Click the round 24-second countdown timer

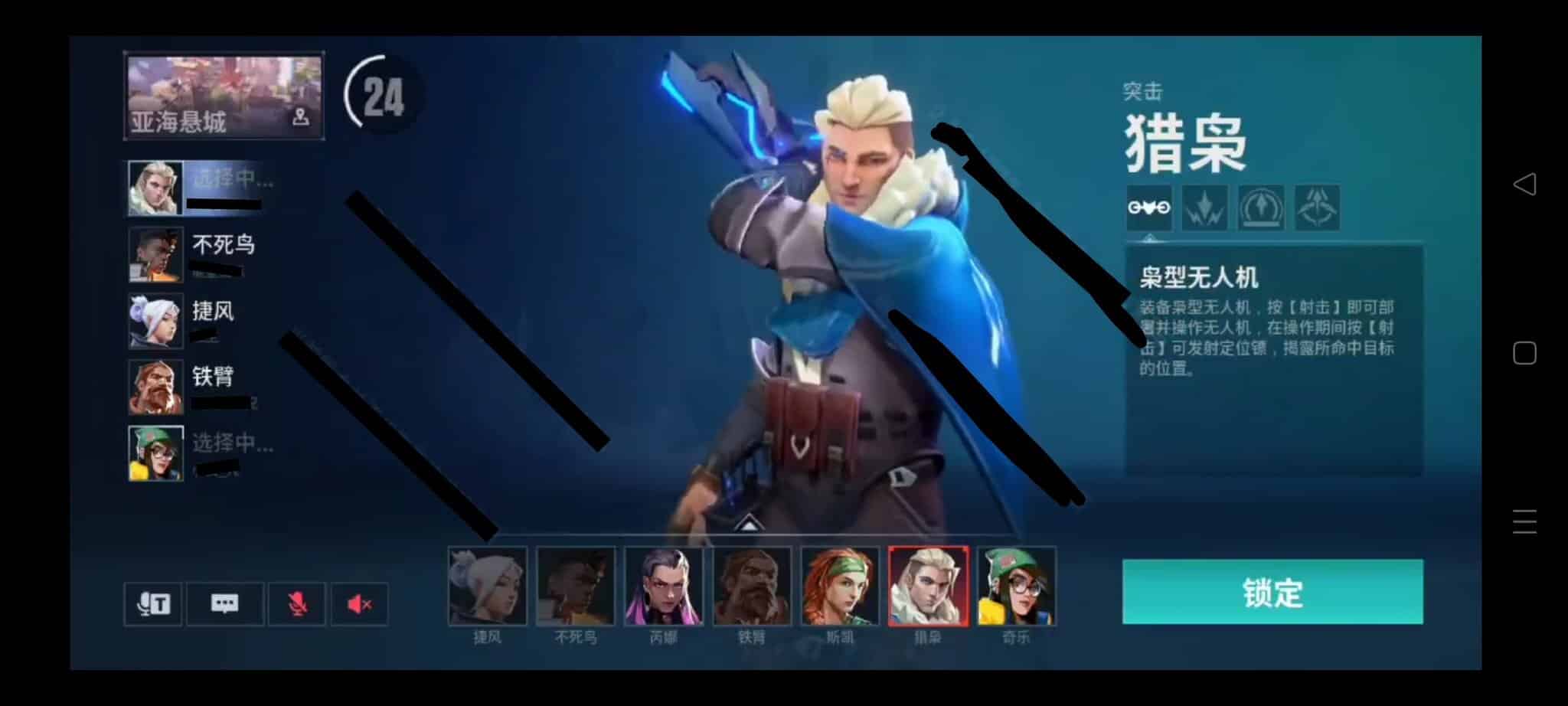click(x=381, y=96)
